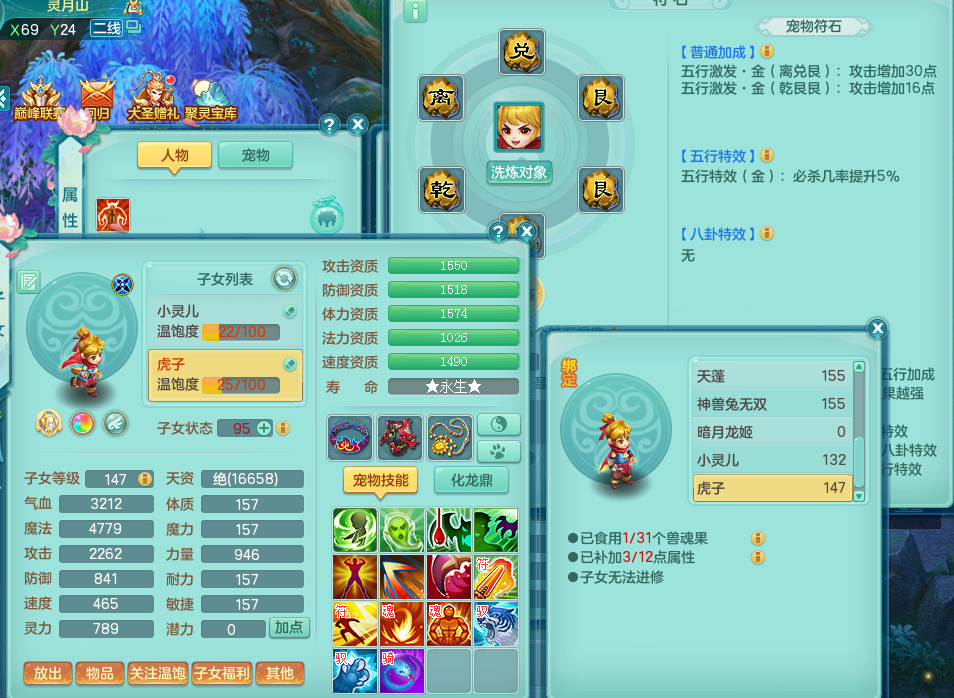The width and height of the screenshot is (954, 698).
Task: Select the 兑 trigram rune stone
Action: 521,52
